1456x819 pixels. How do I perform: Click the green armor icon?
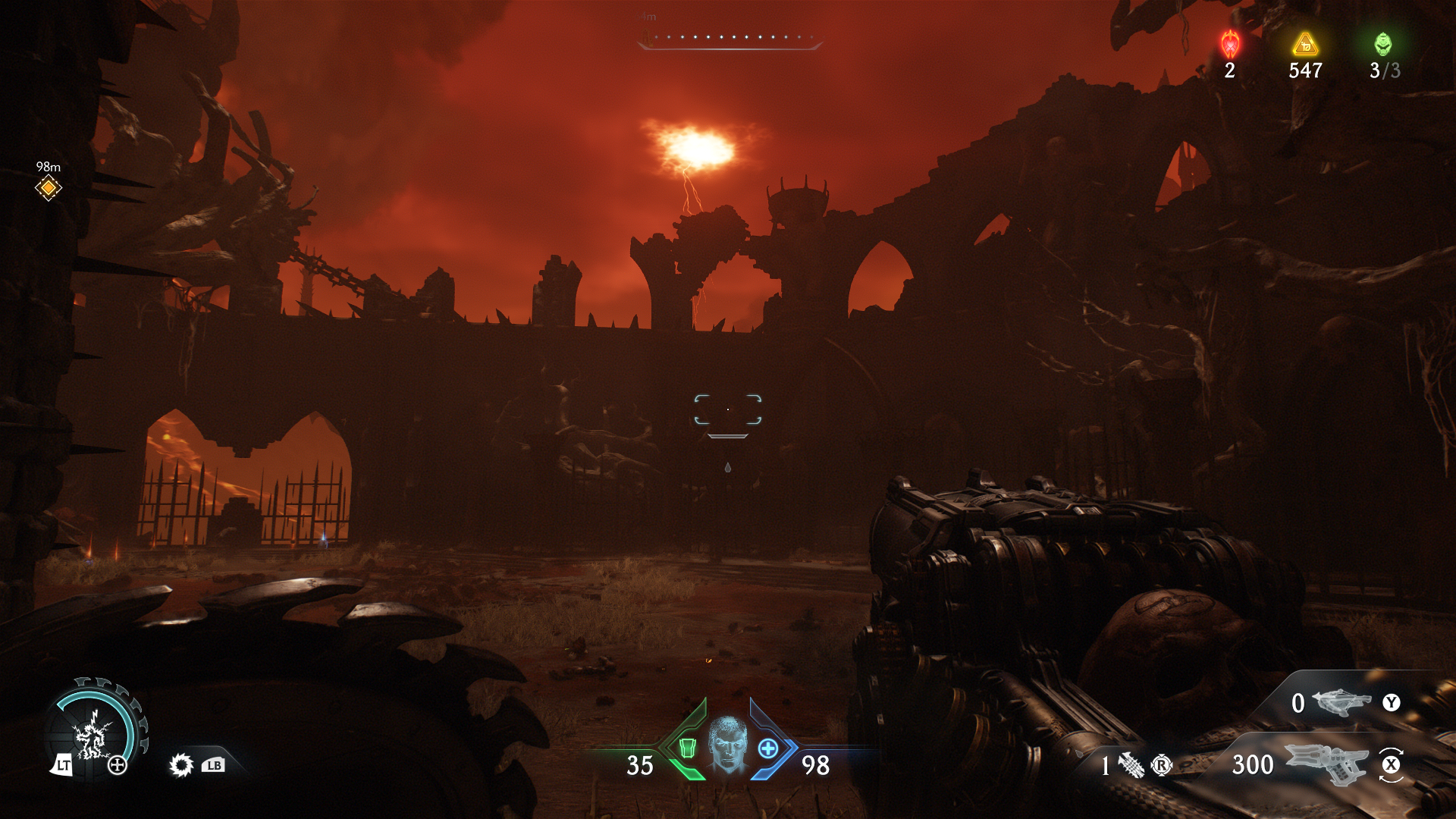(687, 748)
